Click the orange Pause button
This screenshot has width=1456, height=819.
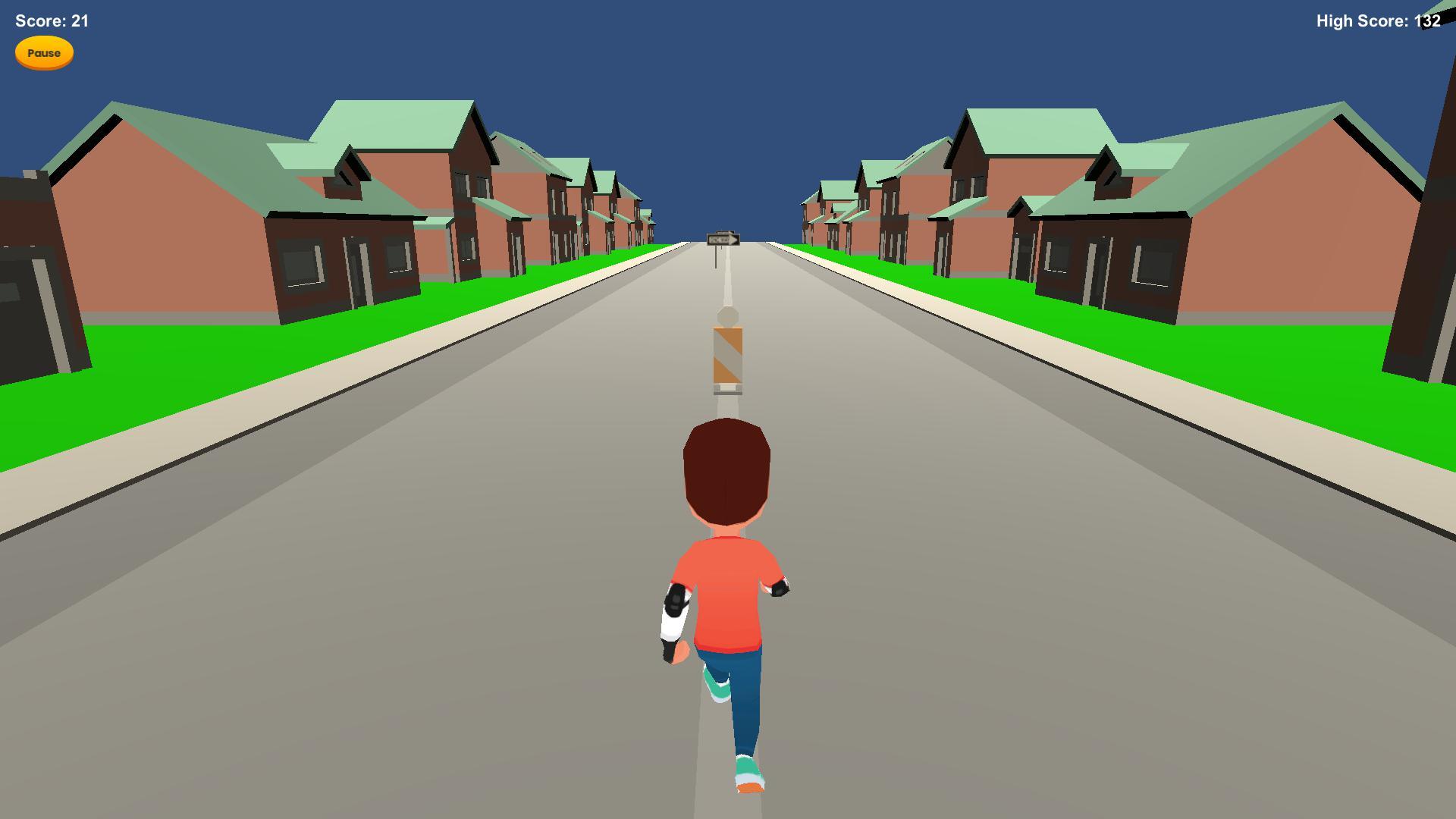click(43, 52)
